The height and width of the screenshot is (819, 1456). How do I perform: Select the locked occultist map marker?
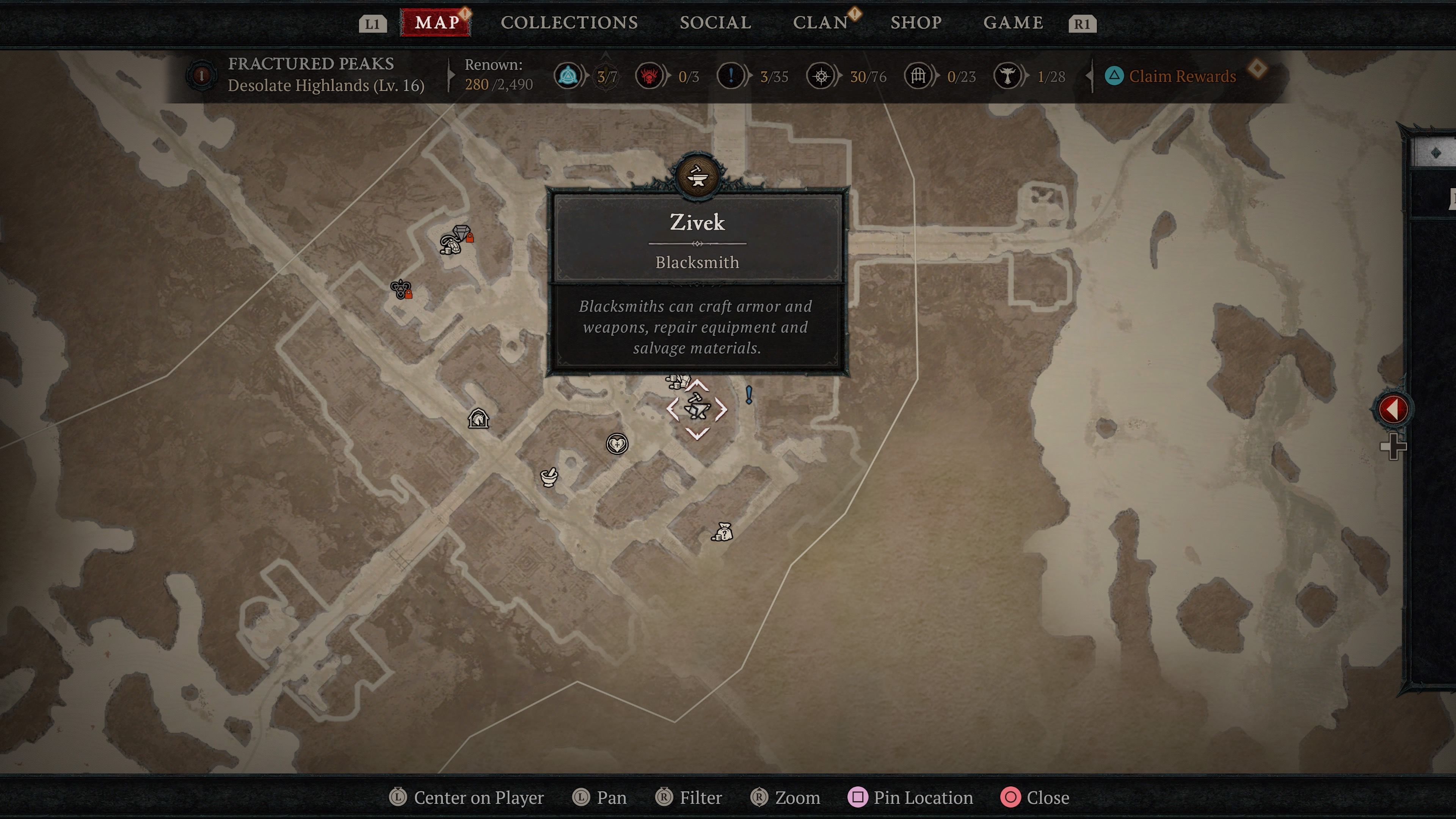[401, 289]
